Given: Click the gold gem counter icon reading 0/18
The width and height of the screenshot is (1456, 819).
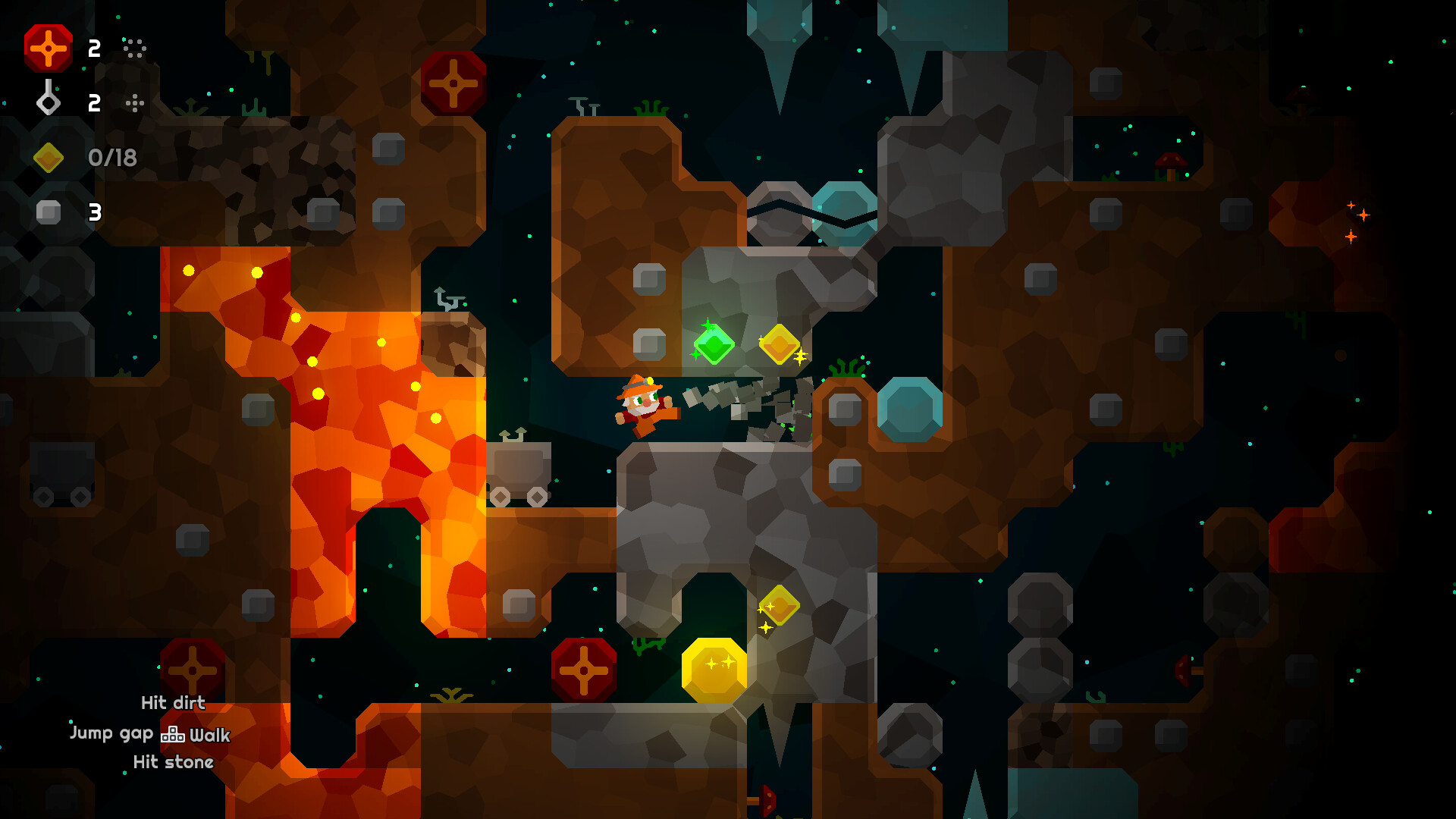Looking at the screenshot, I should coord(50,157).
